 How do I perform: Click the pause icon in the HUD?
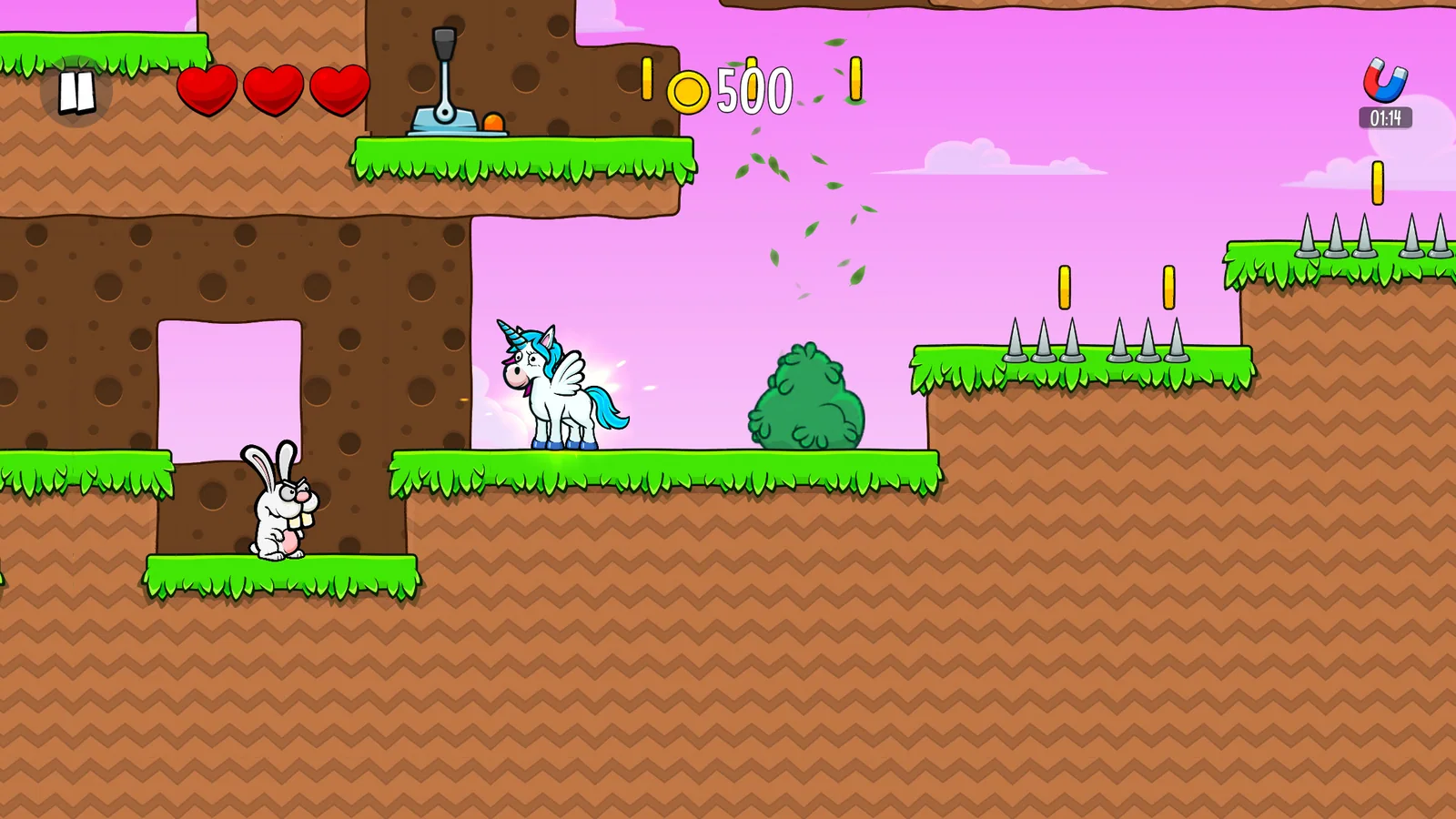tap(75, 91)
